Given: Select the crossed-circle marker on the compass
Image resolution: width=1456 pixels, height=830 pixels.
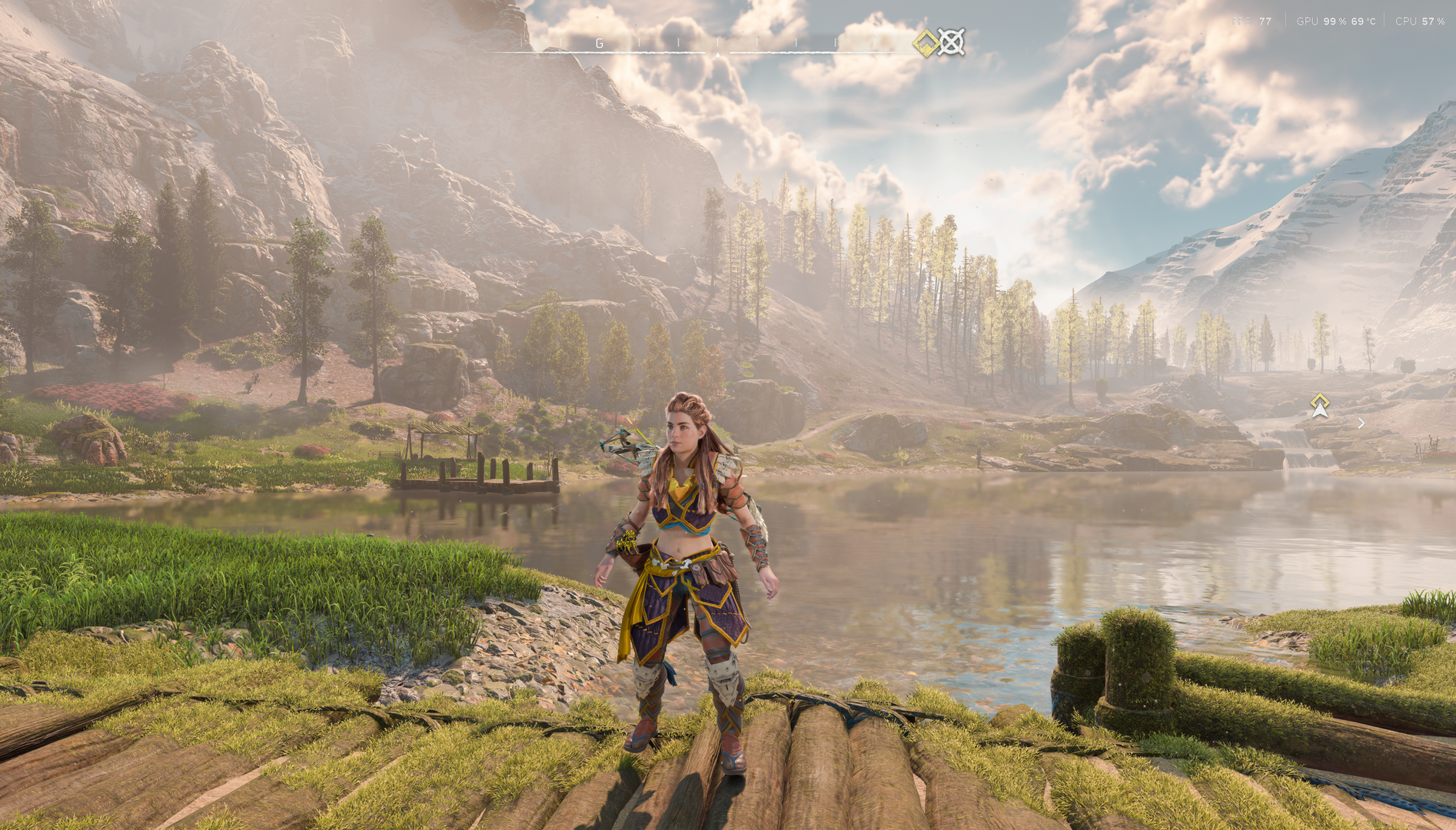Looking at the screenshot, I should (x=951, y=42).
